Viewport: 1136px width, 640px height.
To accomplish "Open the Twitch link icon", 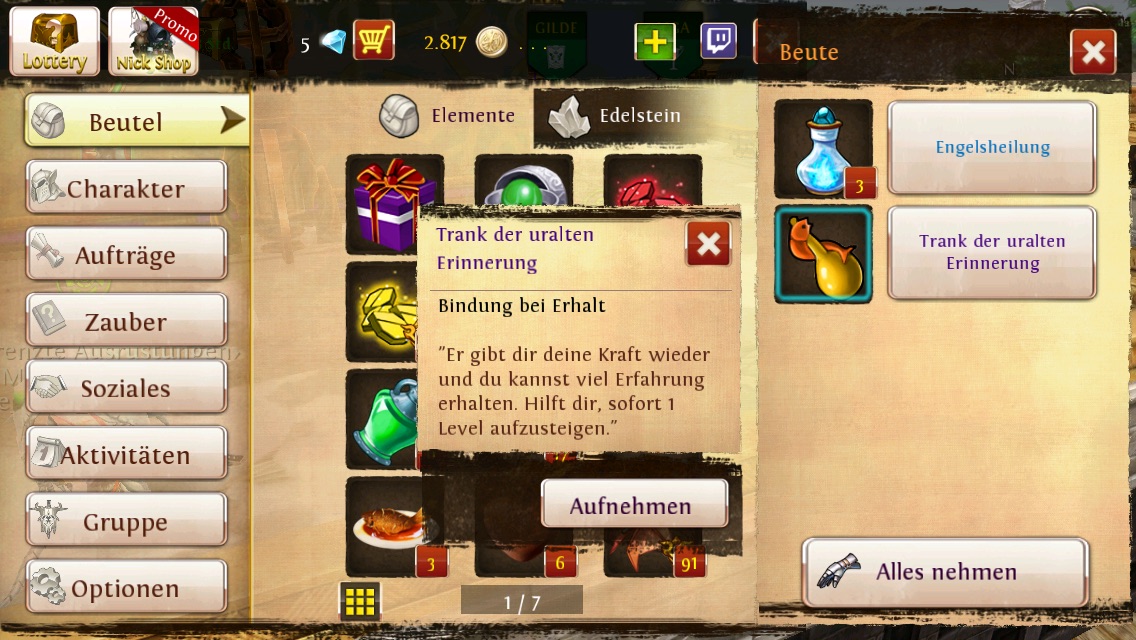I will pyautogui.click(x=718, y=41).
